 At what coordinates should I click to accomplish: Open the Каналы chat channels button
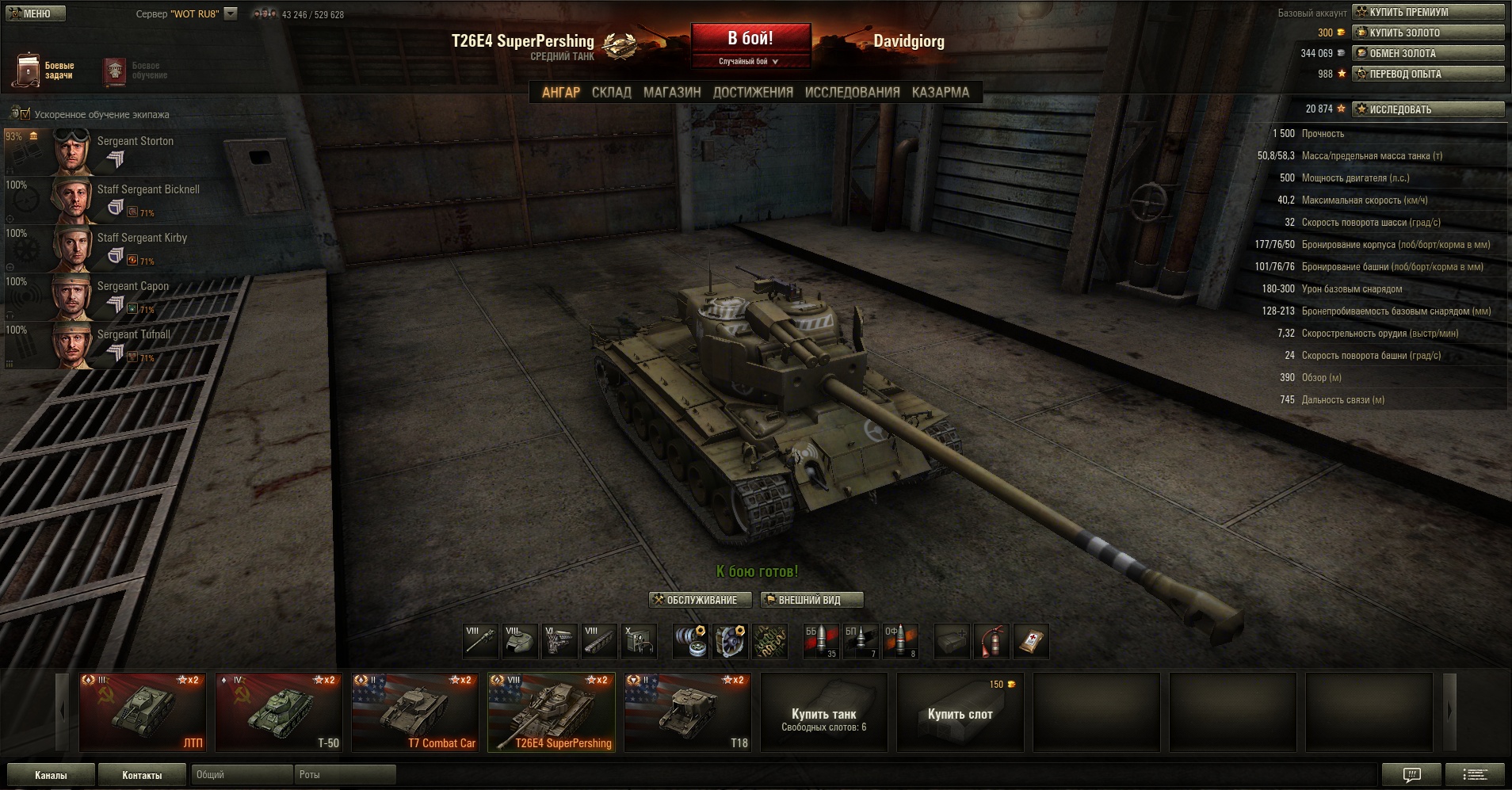pos(51,775)
